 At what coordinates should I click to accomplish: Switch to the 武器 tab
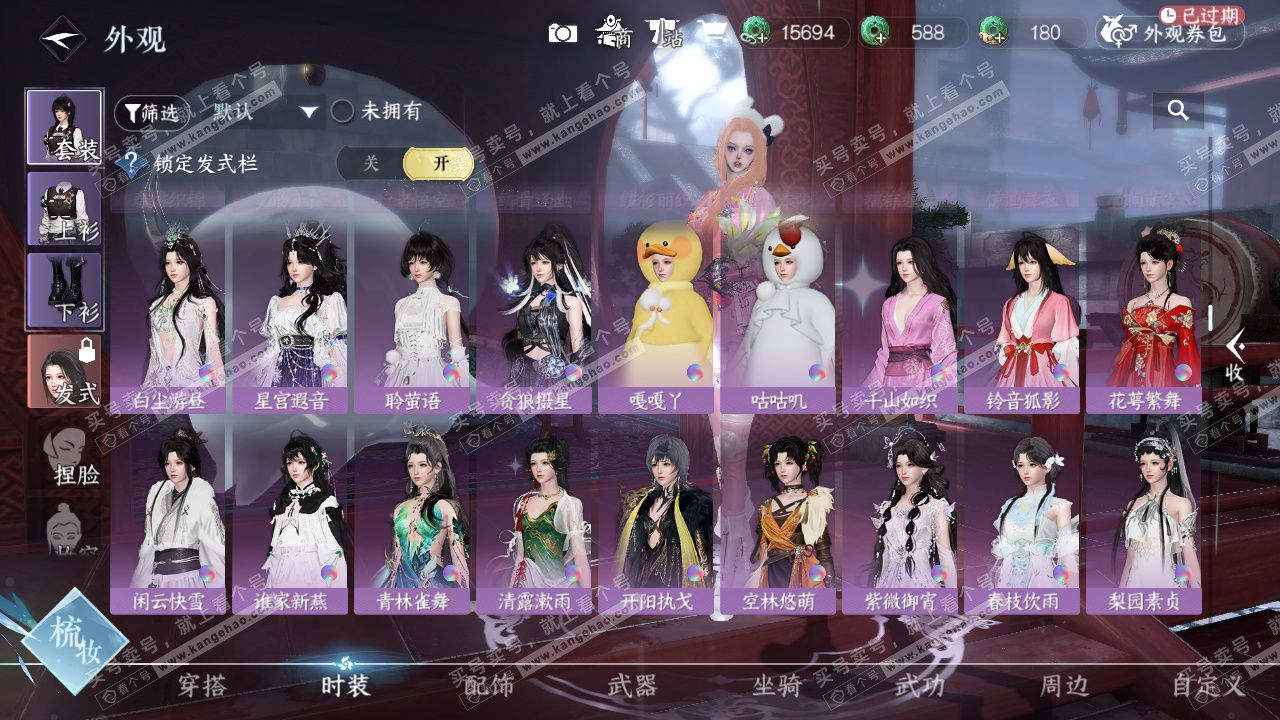click(633, 685)
